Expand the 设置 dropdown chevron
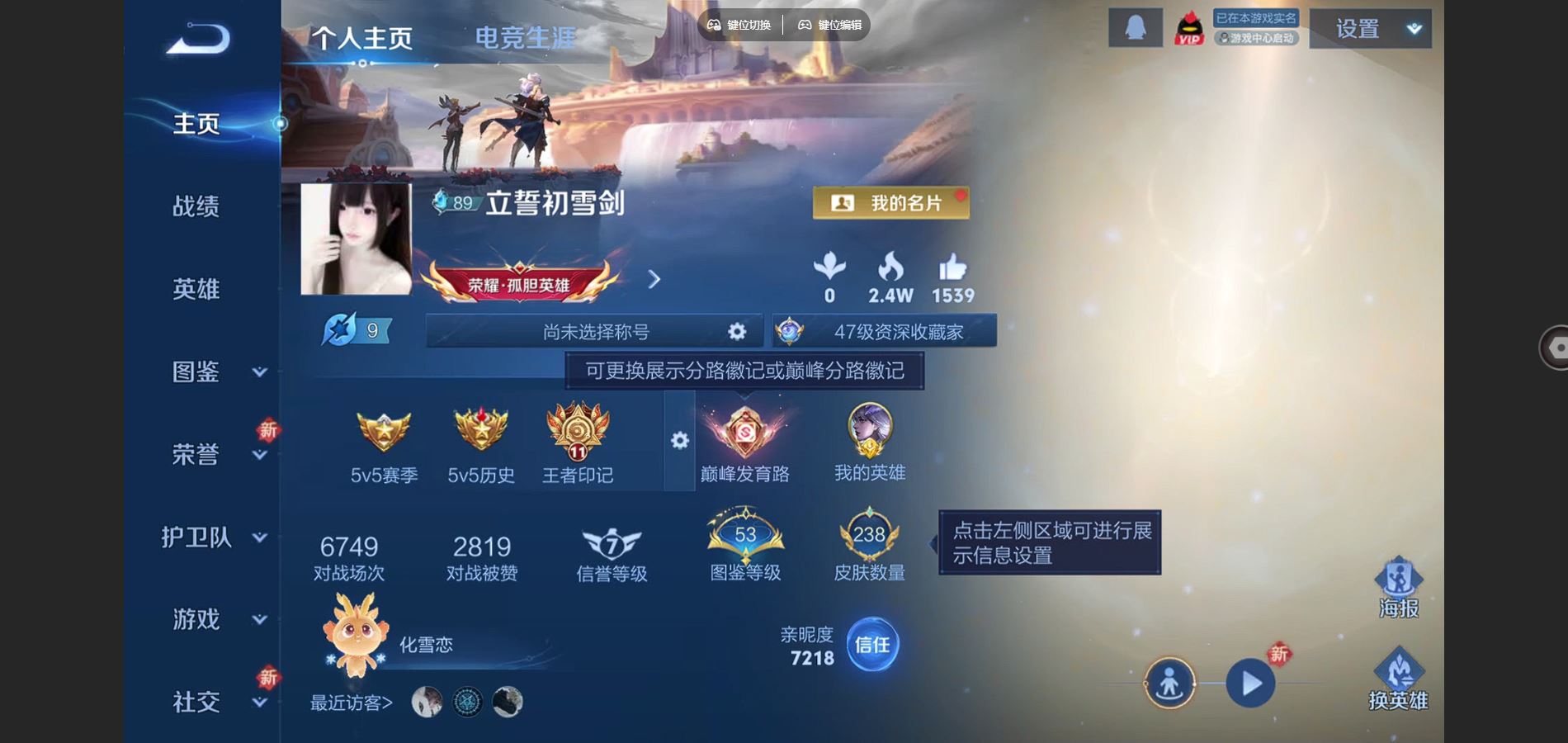Image resolution: width=1568 pixels, height=743 pixels. click(1413, 27)
